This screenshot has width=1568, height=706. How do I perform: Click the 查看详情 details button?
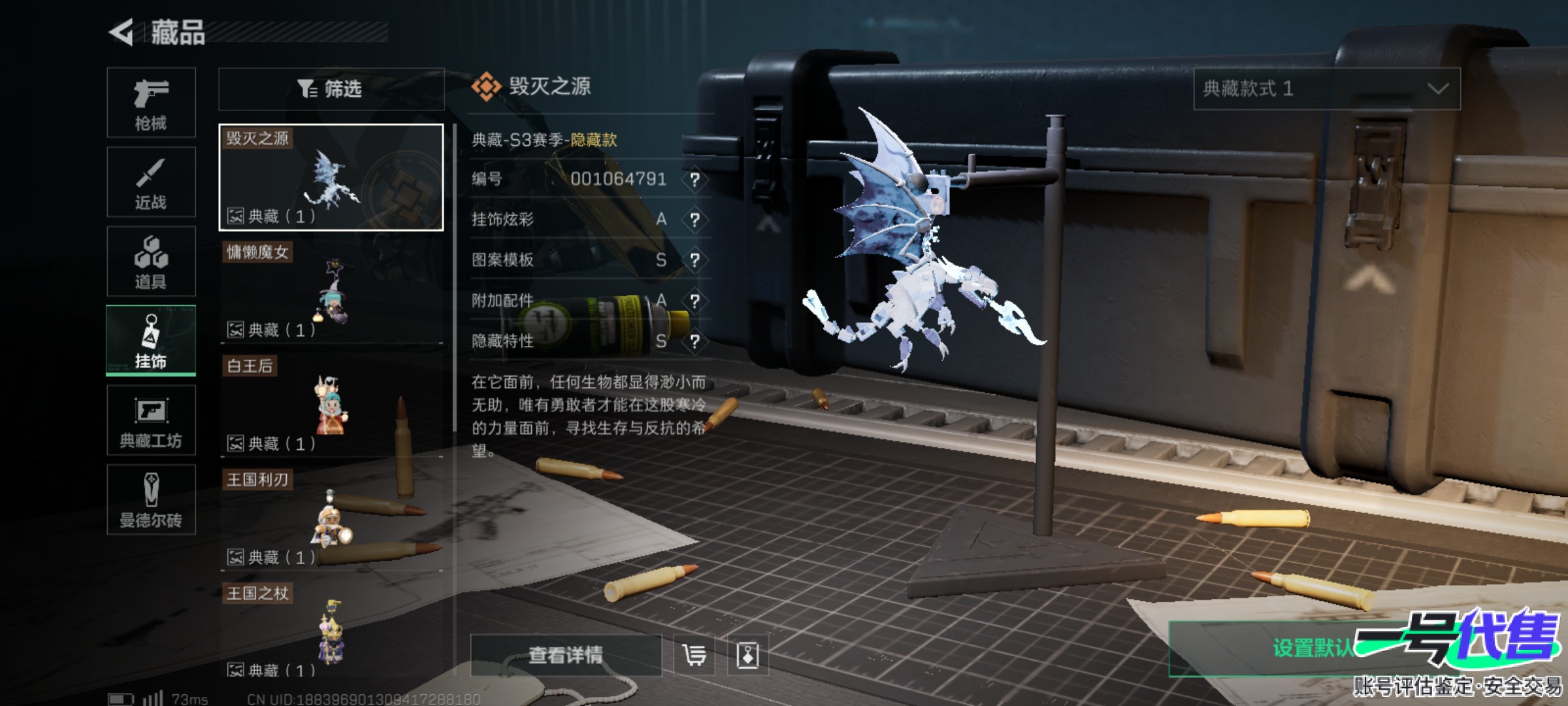pos(566,655)
